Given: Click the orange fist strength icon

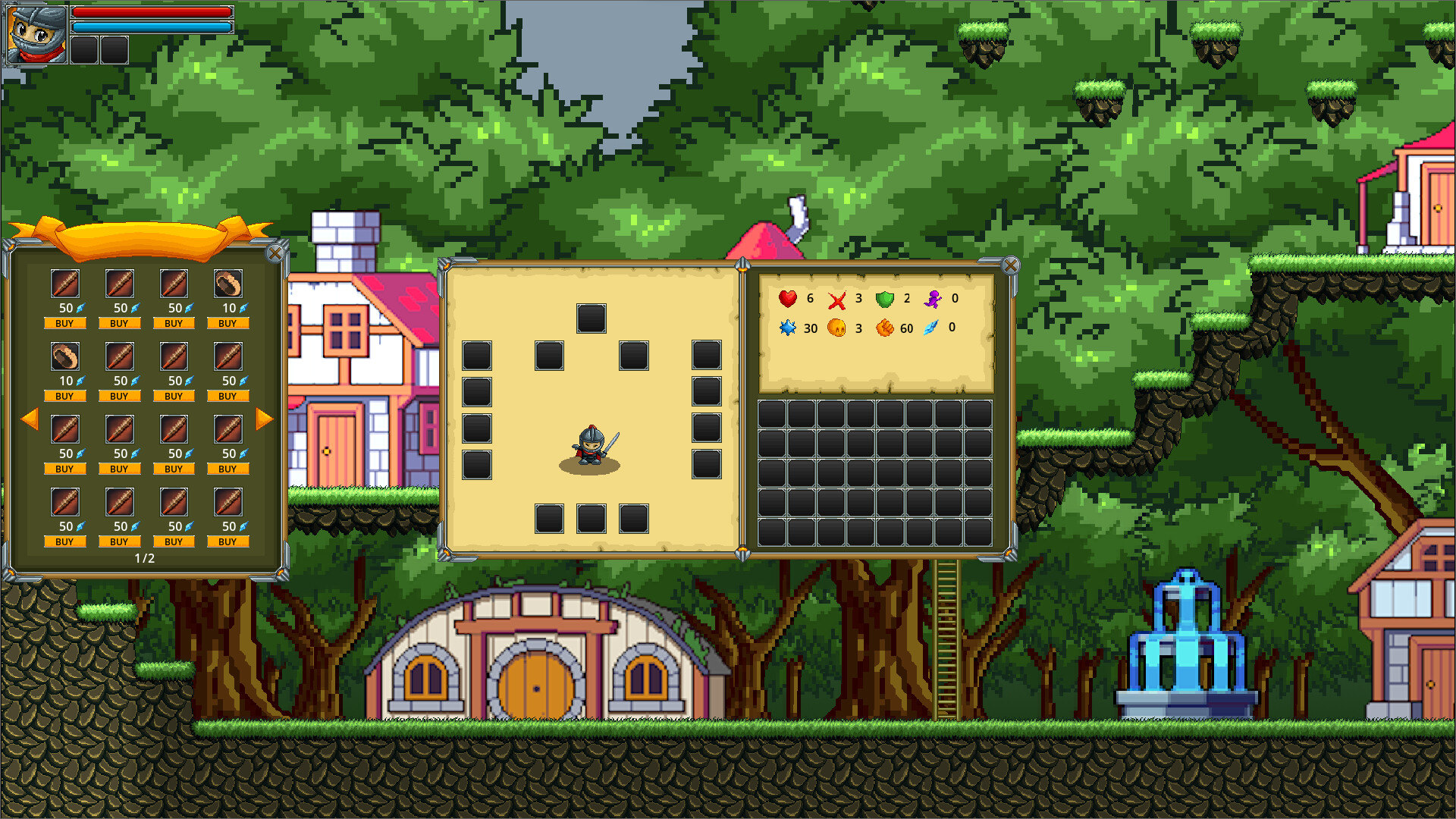Looking at the screenshot, I should pyautogui.click(x=883, y=329).
